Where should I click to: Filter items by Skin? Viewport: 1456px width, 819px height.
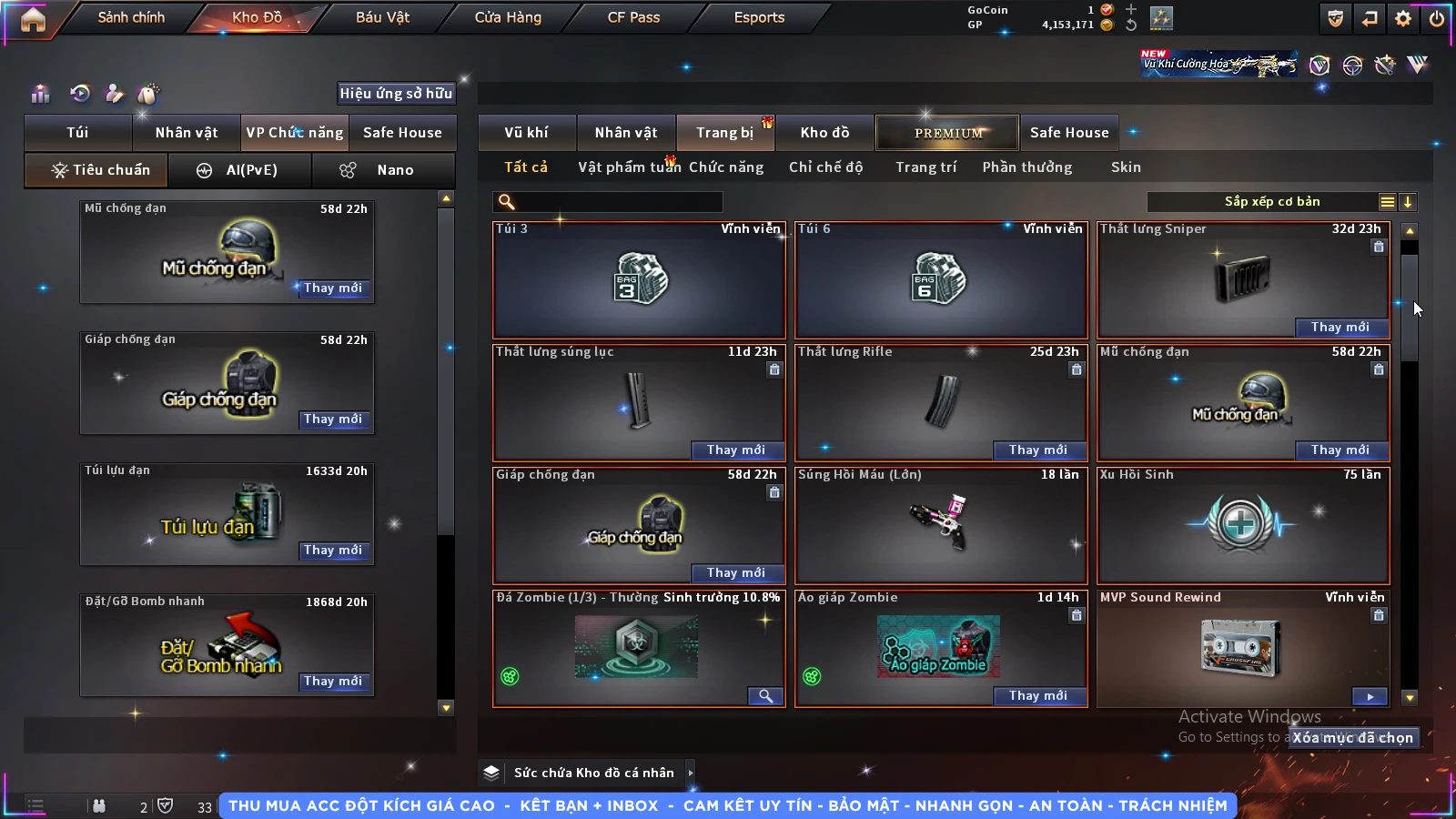click(1126, 167)
